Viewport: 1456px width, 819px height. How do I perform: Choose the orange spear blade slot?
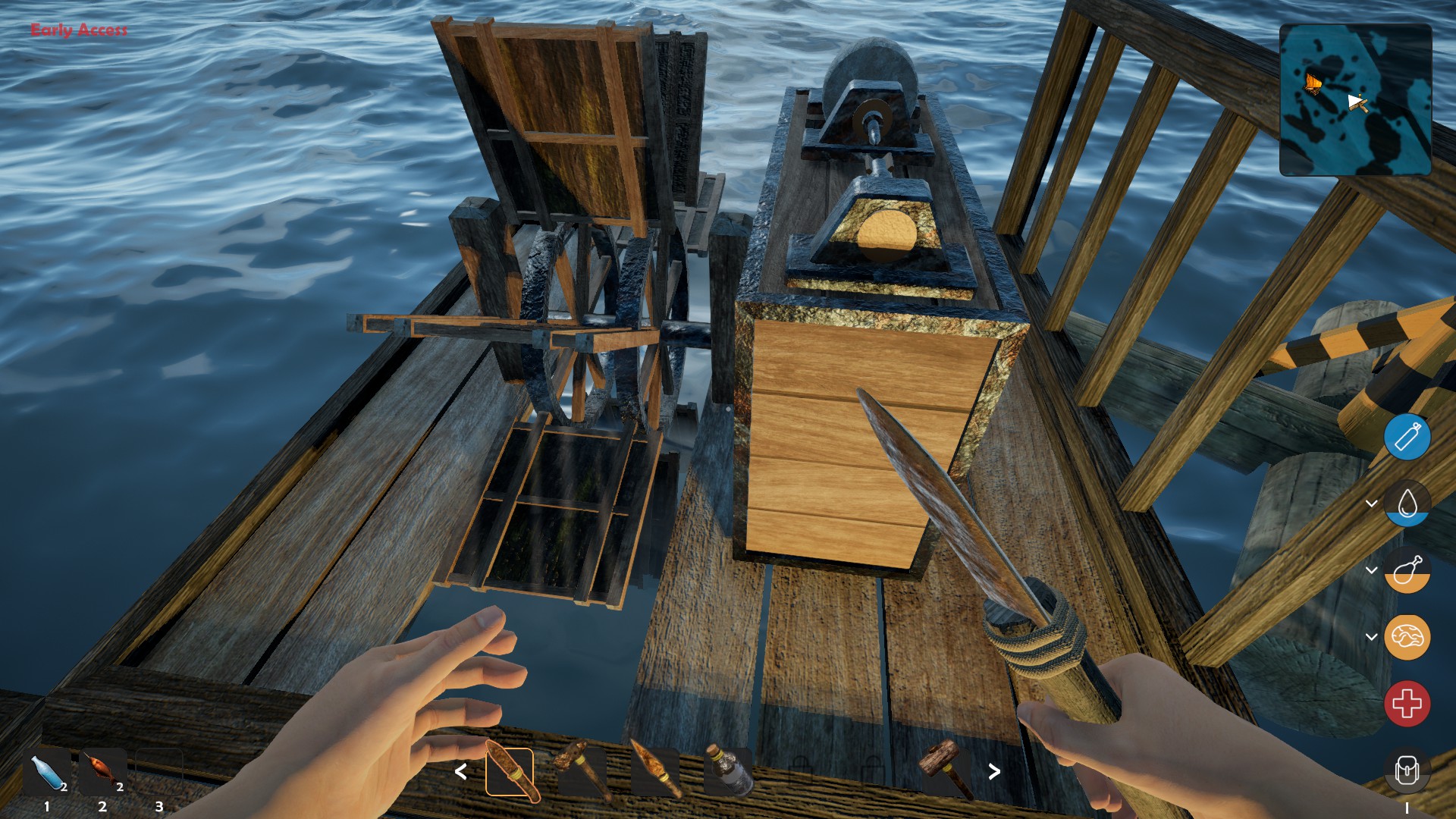point(654,770)
